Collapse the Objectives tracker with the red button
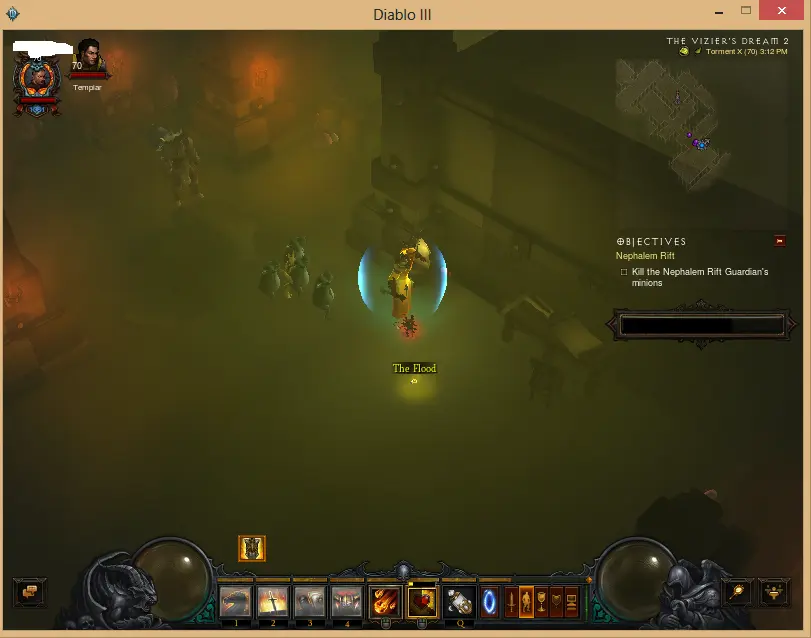This screenshot has height=638, width=811. pos(780,241)
